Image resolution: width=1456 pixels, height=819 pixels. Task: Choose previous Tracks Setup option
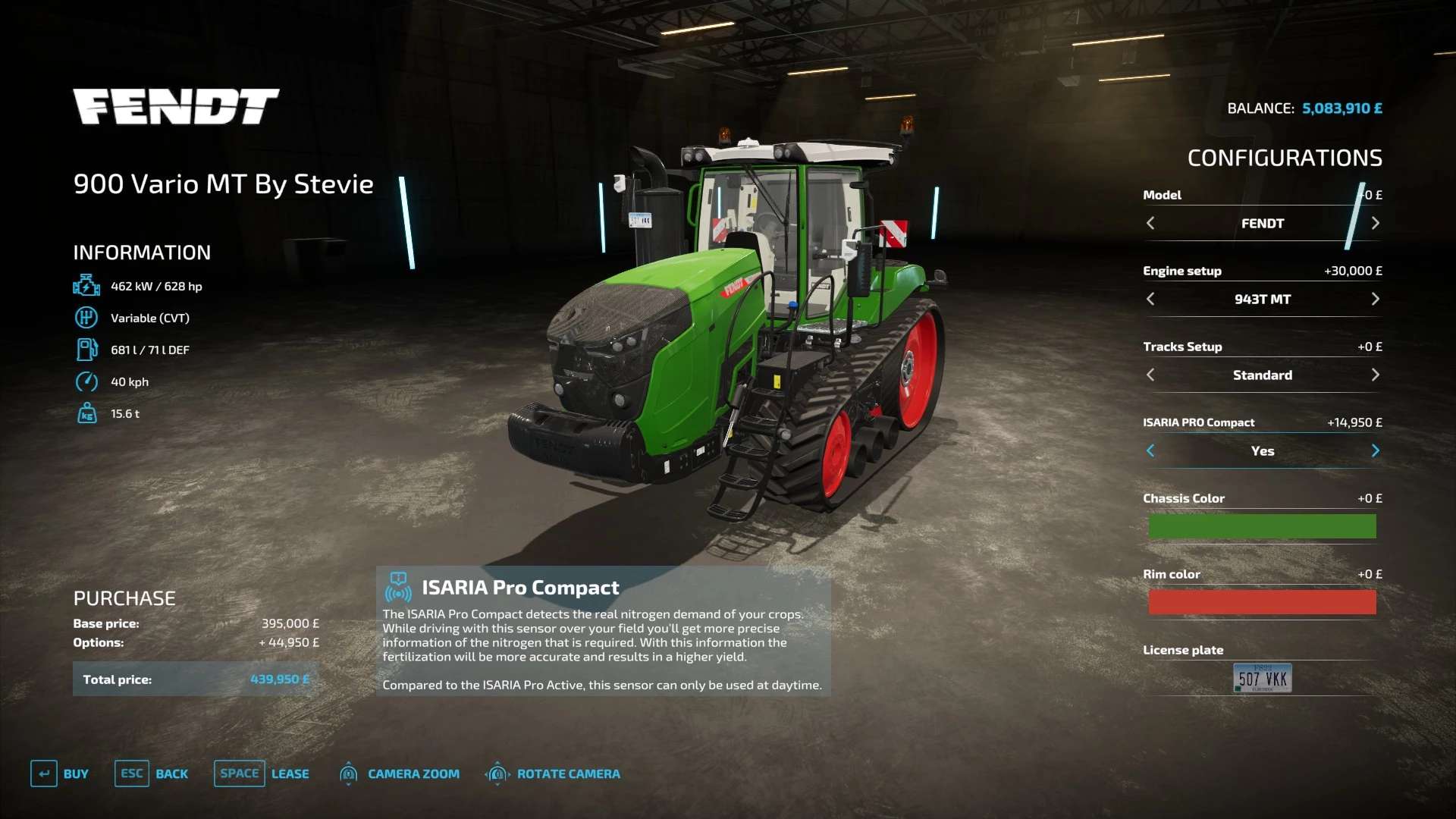coord(1150,375)
